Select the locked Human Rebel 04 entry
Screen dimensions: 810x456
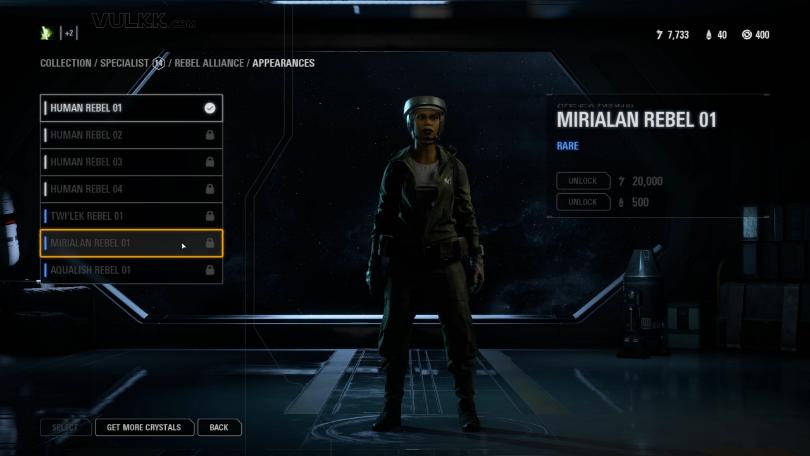(130, 189)
